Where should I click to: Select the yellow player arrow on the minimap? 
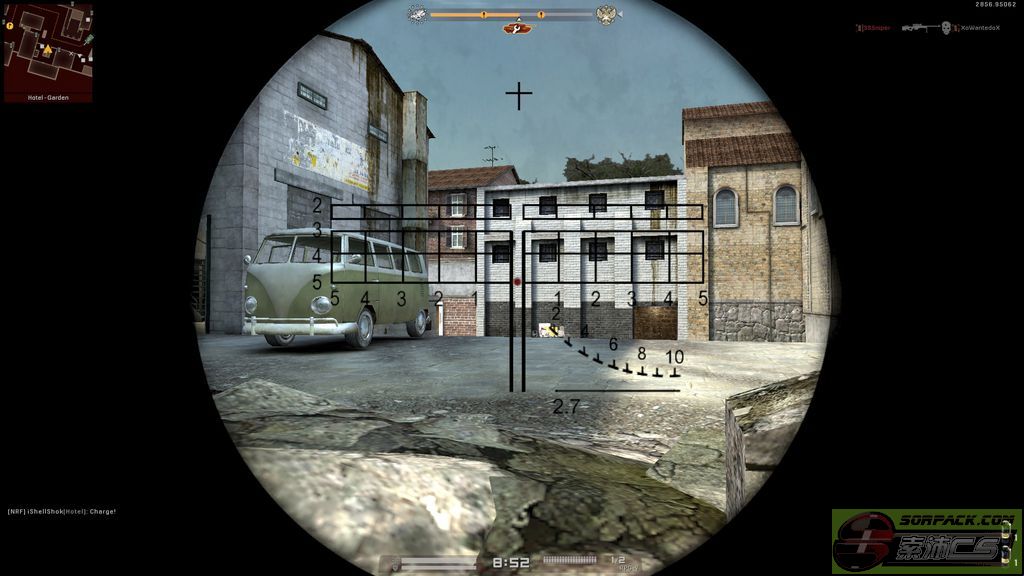(46, 48)
